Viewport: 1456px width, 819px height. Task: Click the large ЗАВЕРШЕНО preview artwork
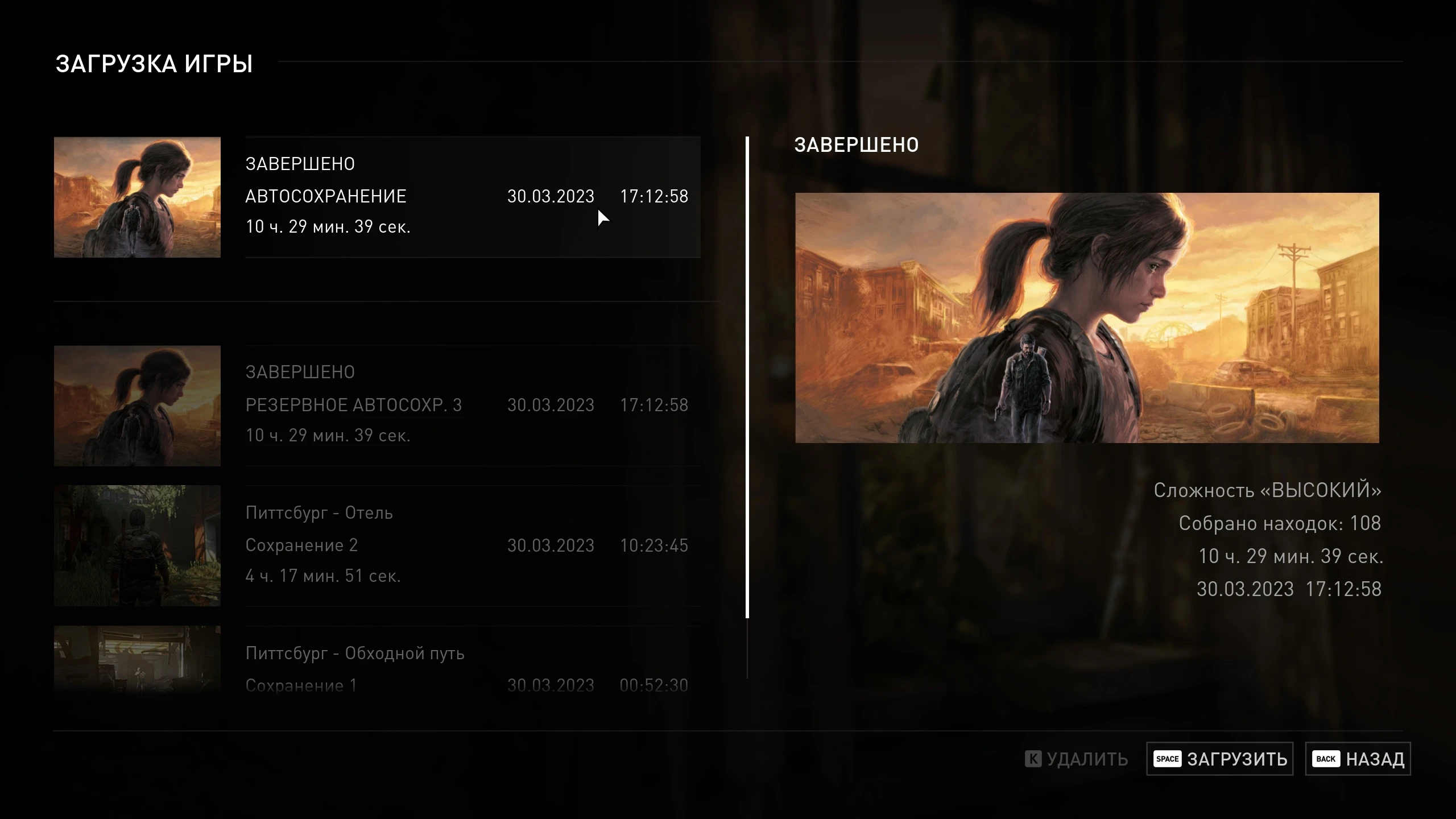1086,318
